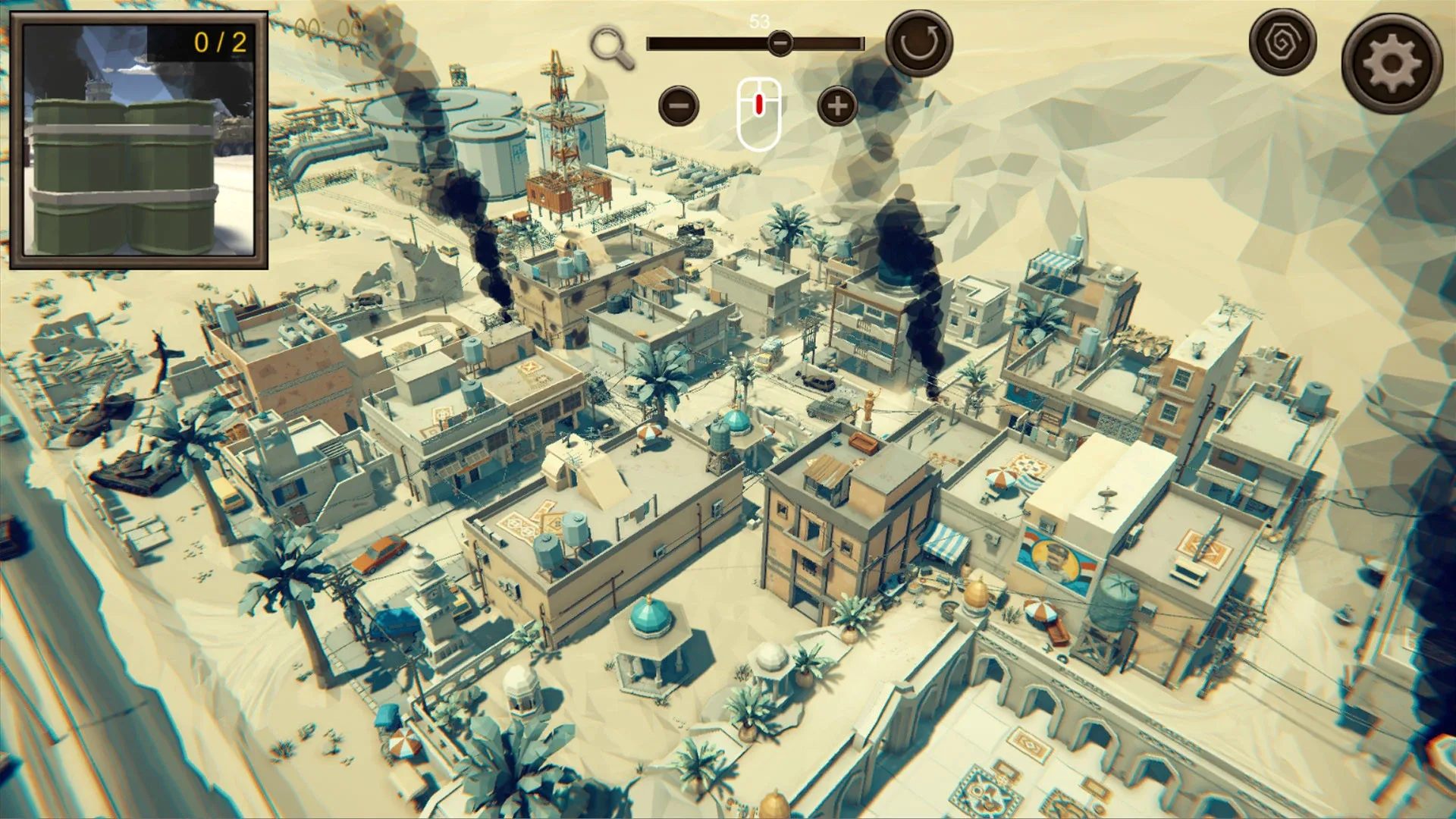
Task: Zoom in with the plus button
Action: 837,106
